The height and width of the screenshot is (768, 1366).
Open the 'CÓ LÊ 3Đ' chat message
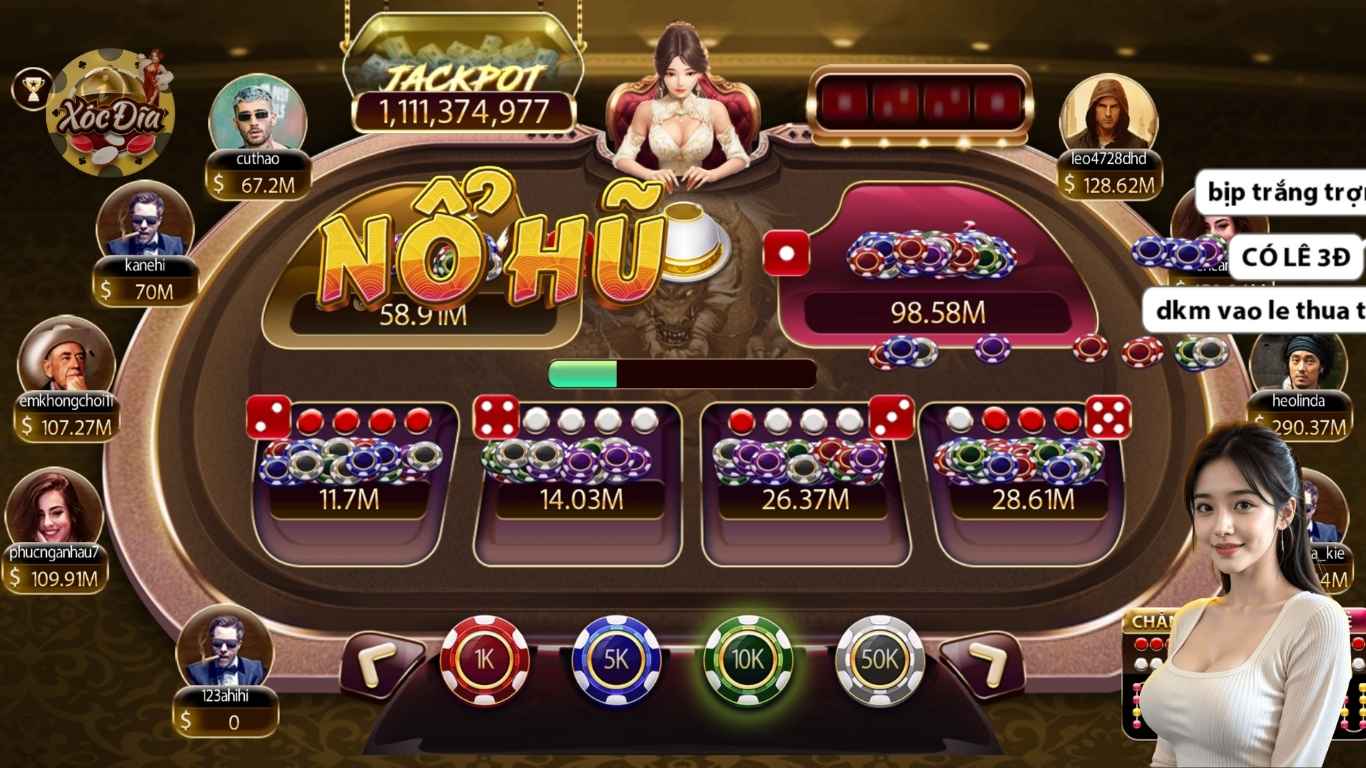tap(1294, 259)
